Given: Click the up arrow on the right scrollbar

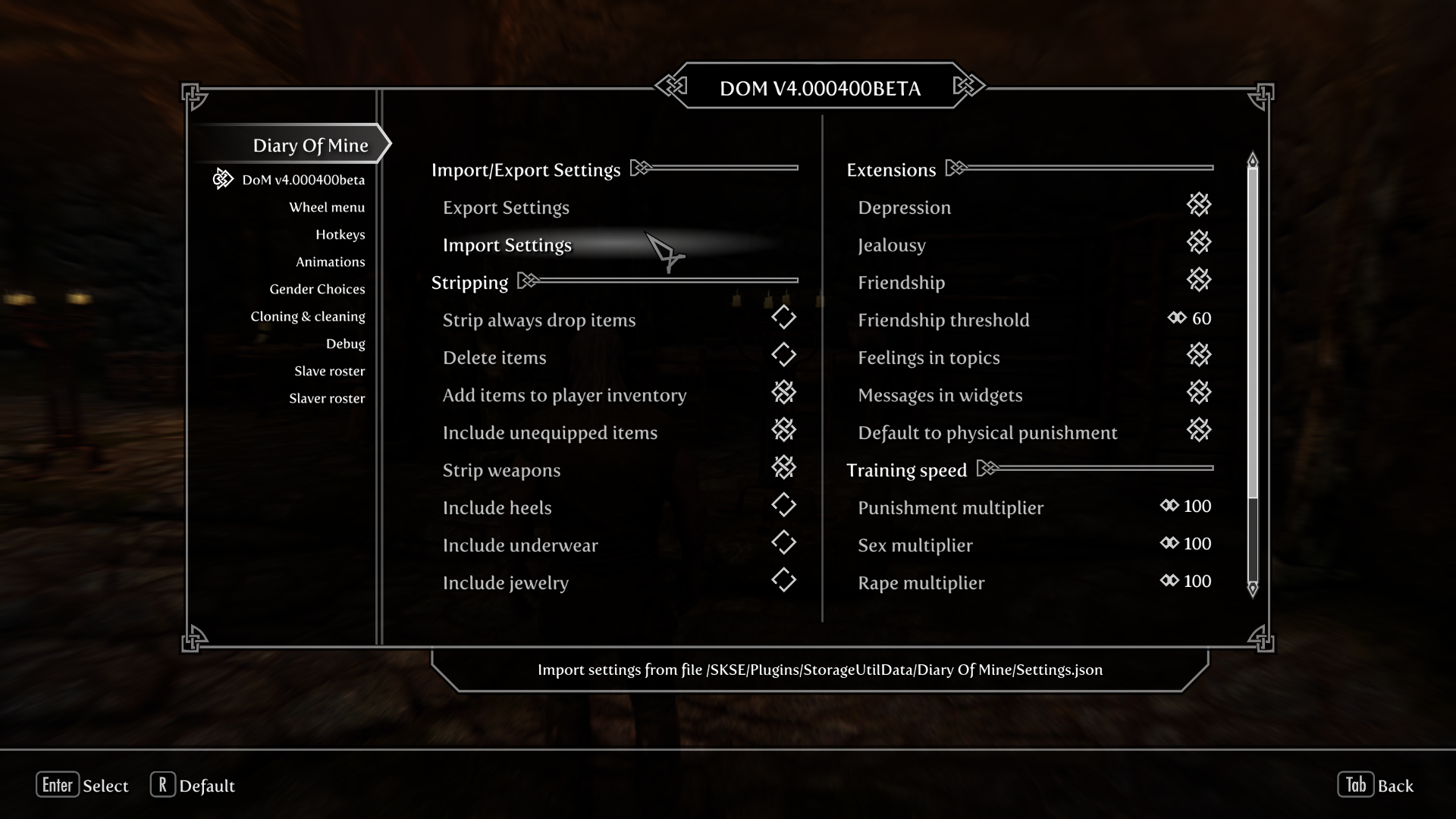Looking at the screenshot, I should [1253, 160].
